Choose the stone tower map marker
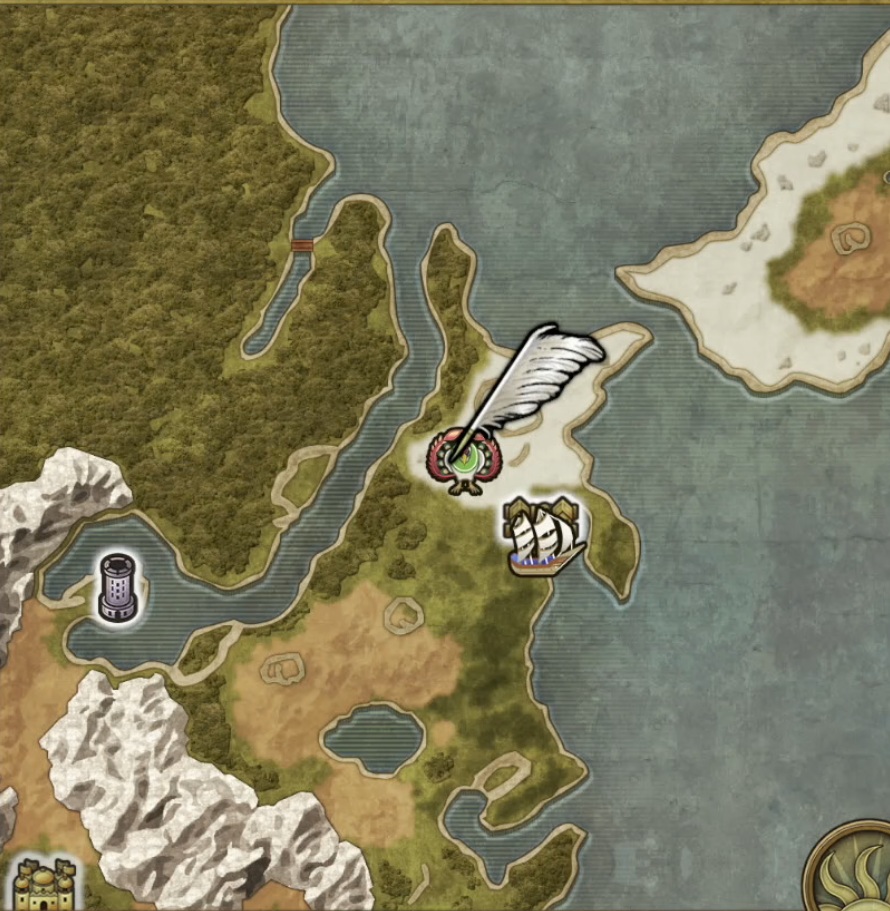 point(118,587)
